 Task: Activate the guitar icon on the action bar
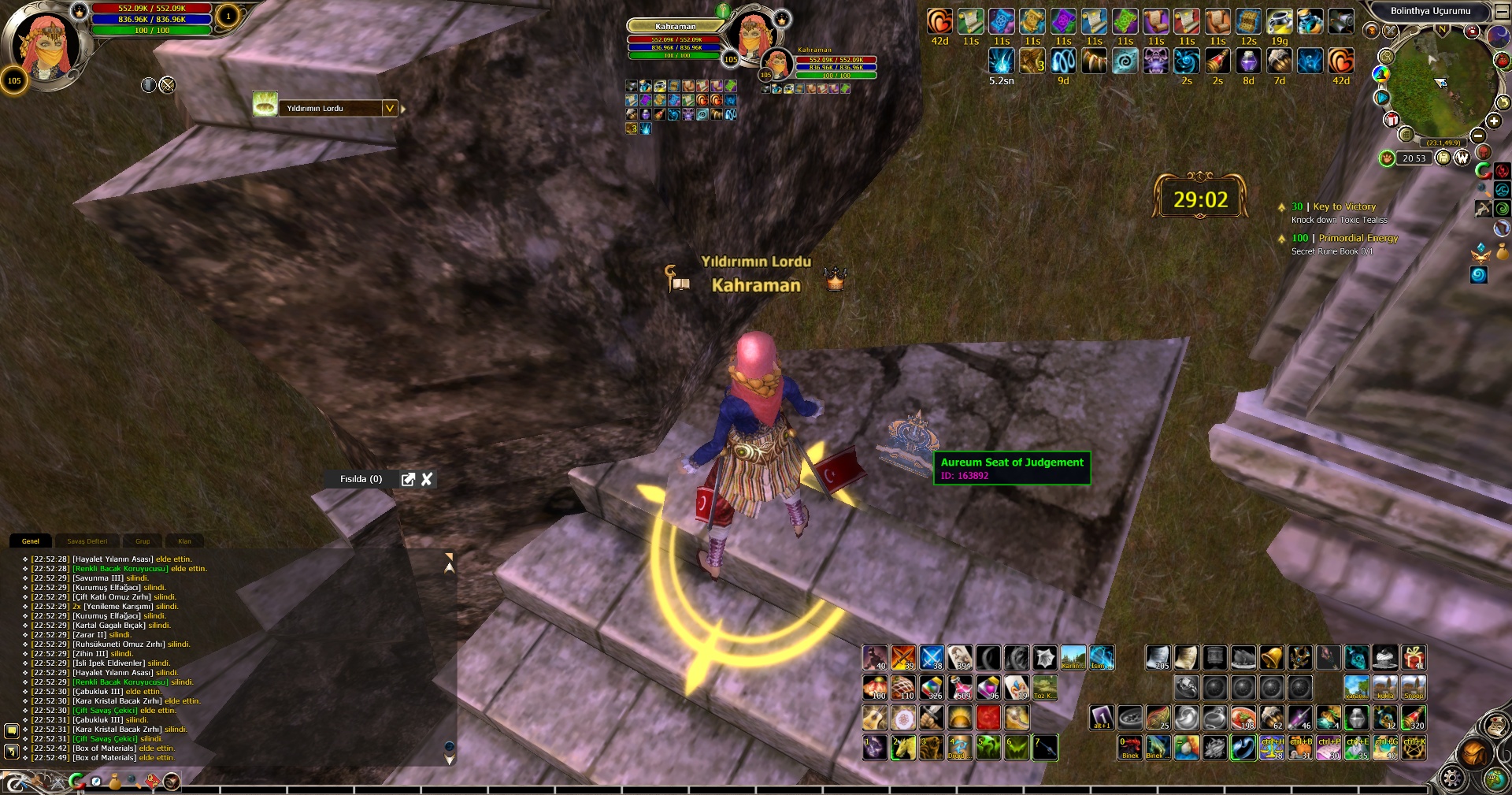click(x=874, y=718)
